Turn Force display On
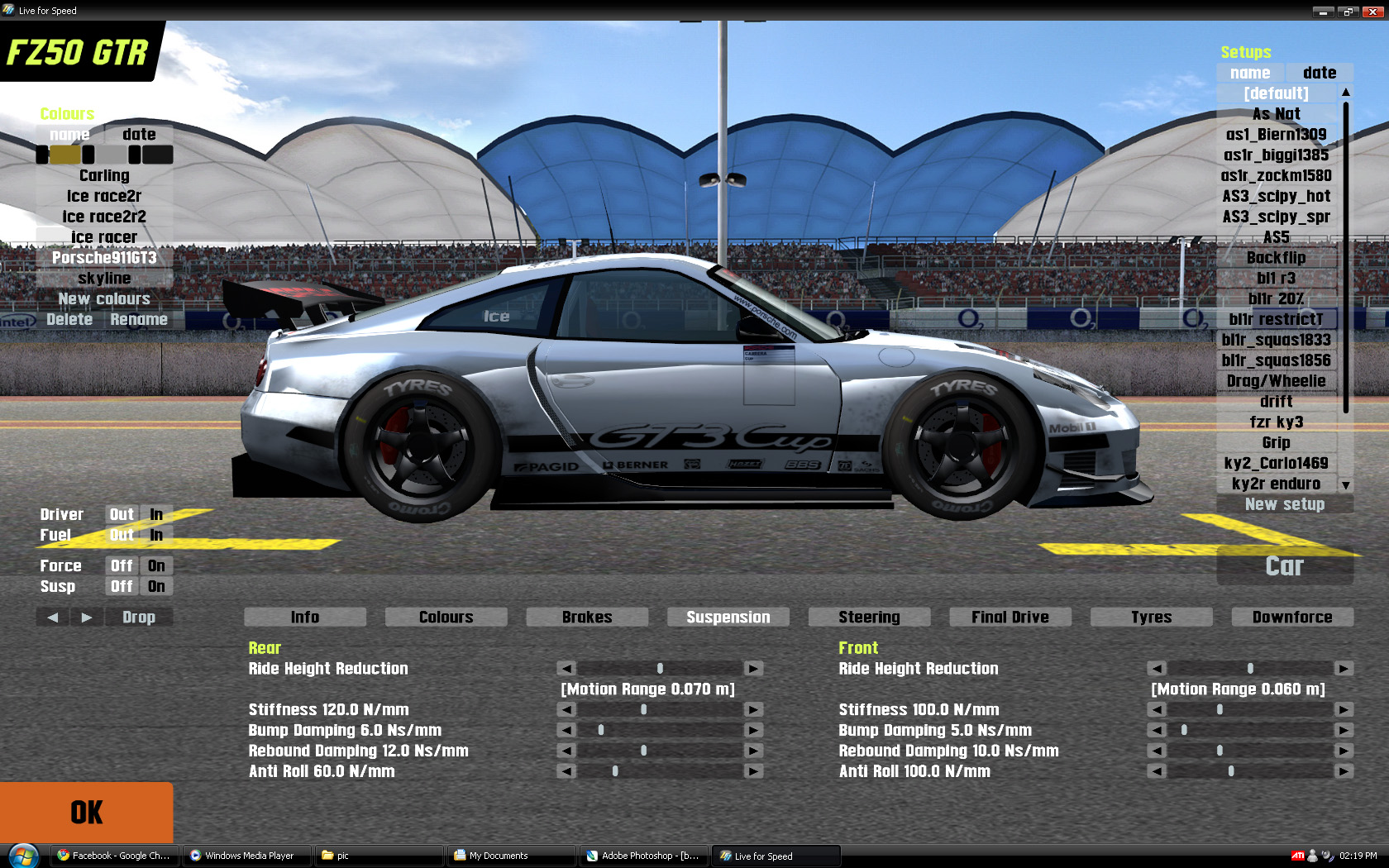Image resolution: width=1389 pixels, height=868 pixels. click(x=156, y=566)
